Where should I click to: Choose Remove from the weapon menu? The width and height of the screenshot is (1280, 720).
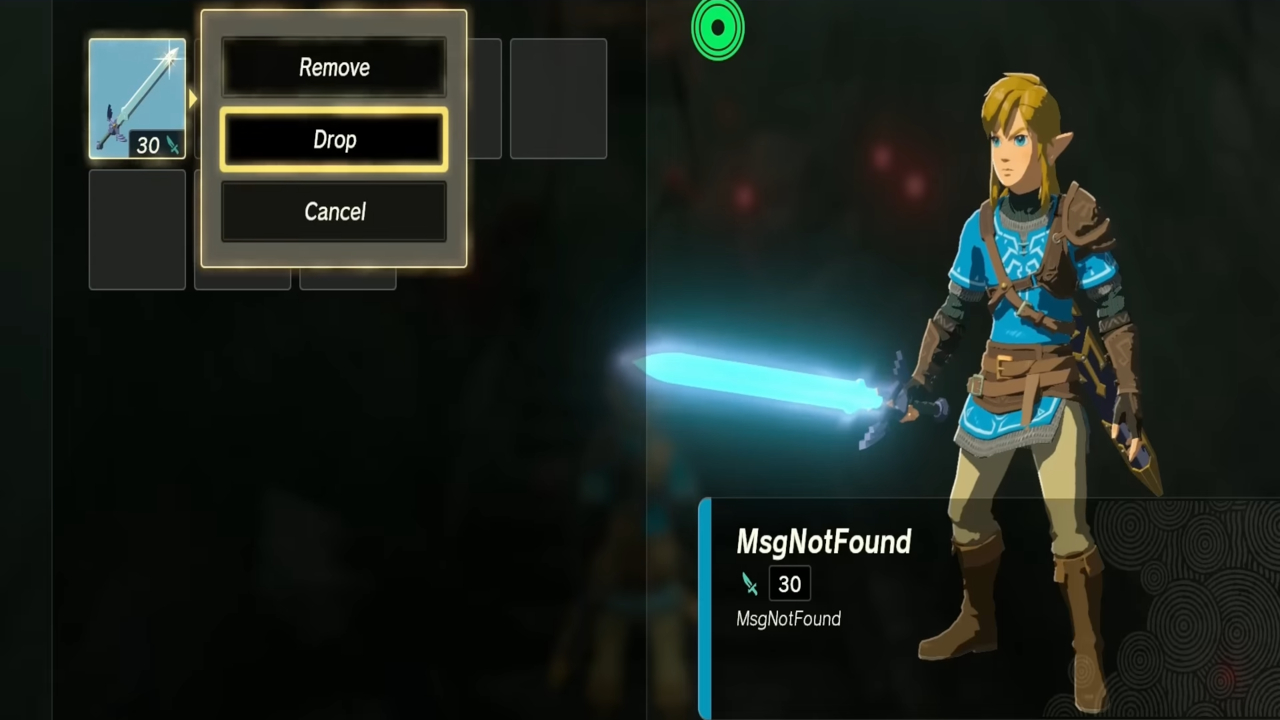click(334, 67)
